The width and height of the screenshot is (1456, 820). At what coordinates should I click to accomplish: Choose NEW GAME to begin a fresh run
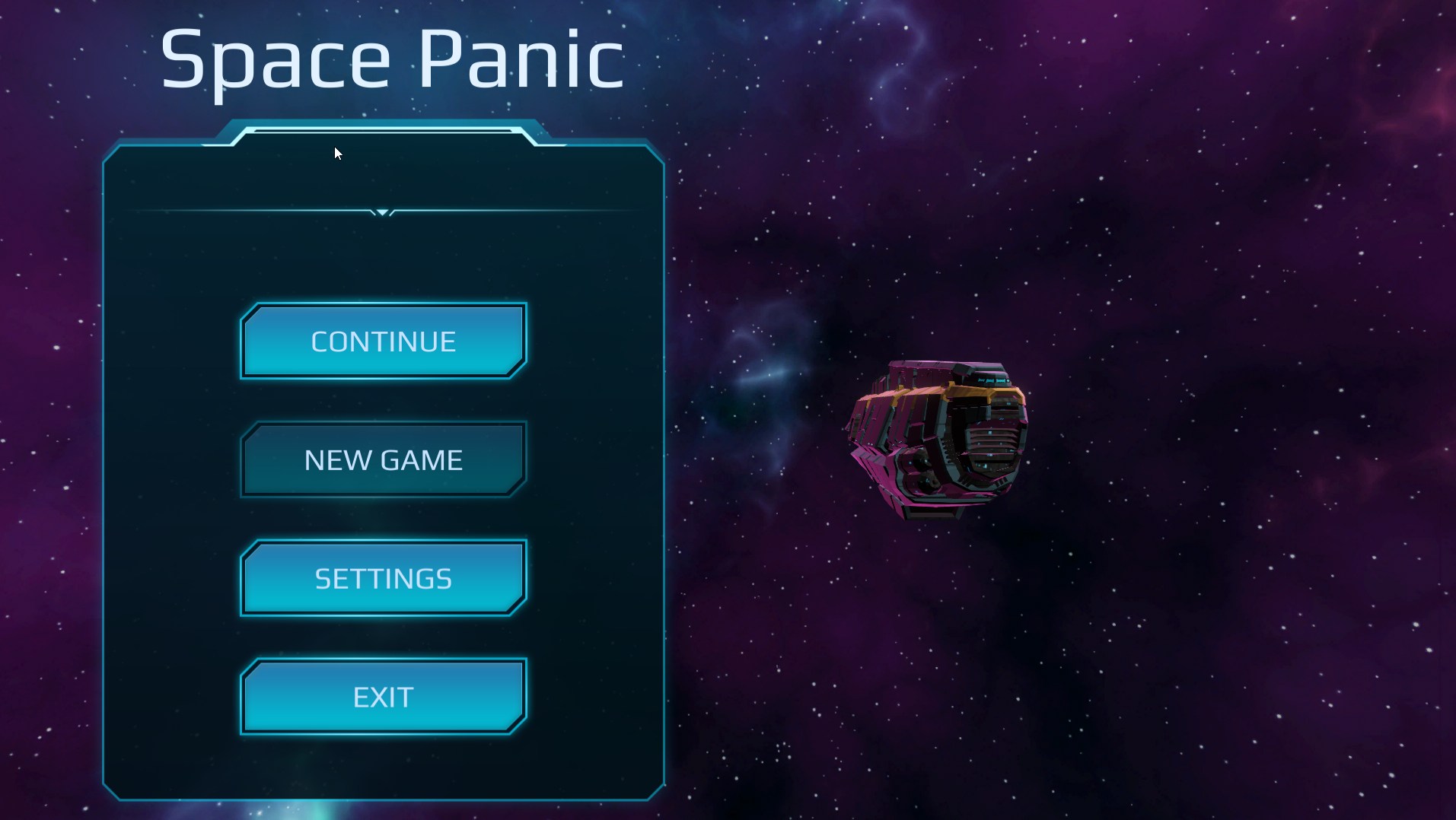click(383, 459)
